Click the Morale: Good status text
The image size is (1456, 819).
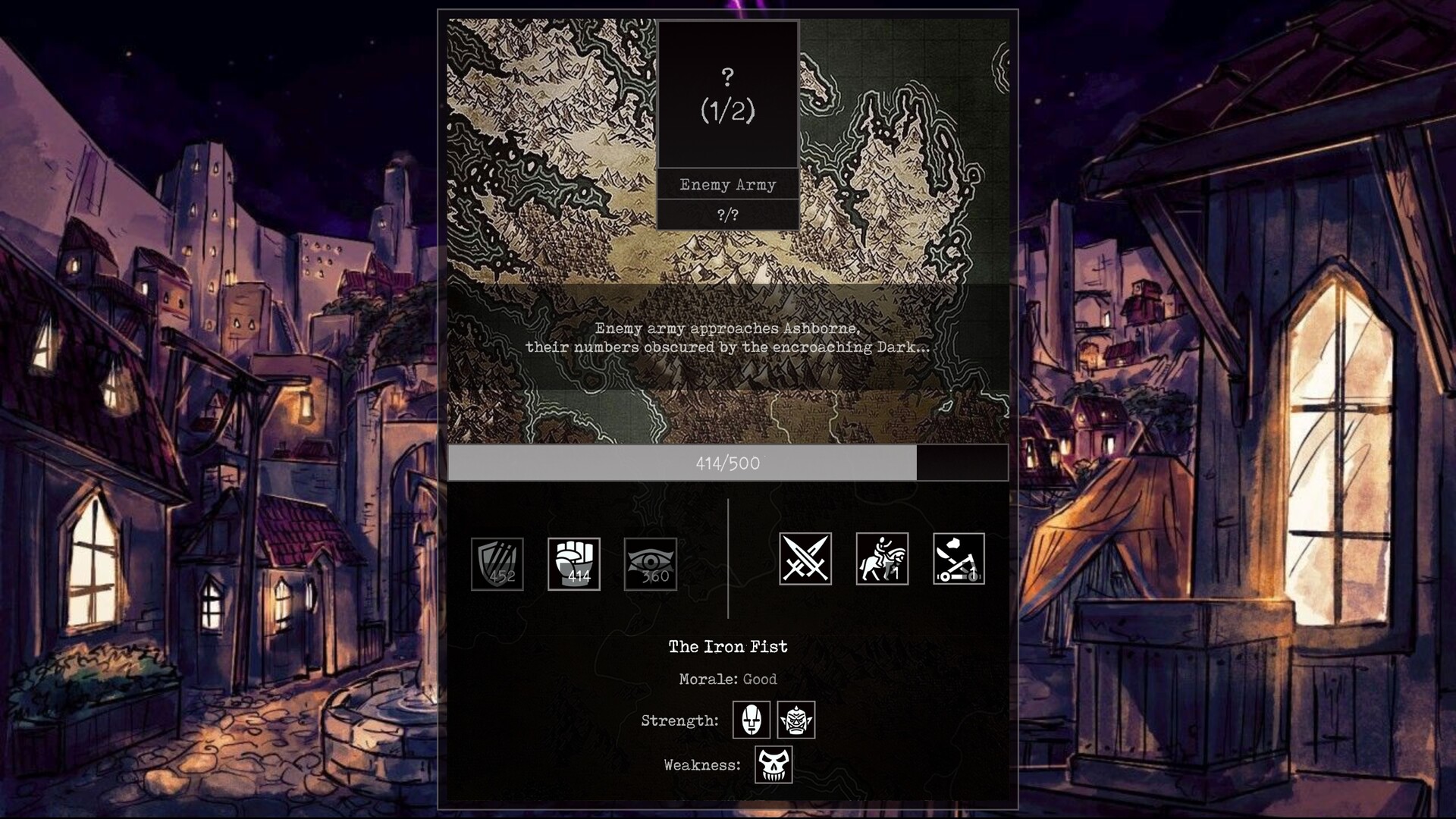pos(728,680)
